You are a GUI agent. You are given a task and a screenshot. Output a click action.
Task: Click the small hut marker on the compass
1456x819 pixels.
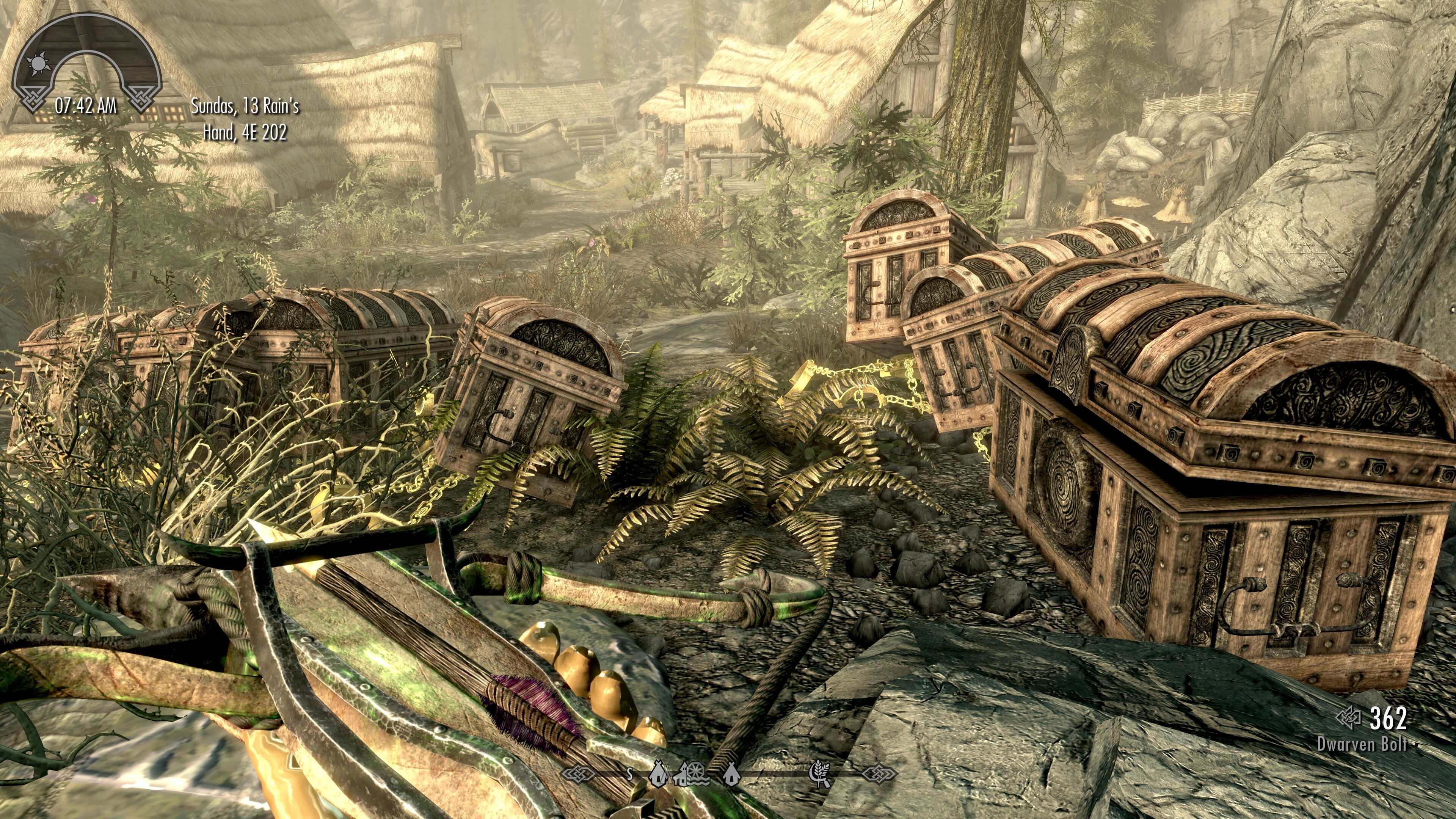pyautogui.click(x=732, y=775)
